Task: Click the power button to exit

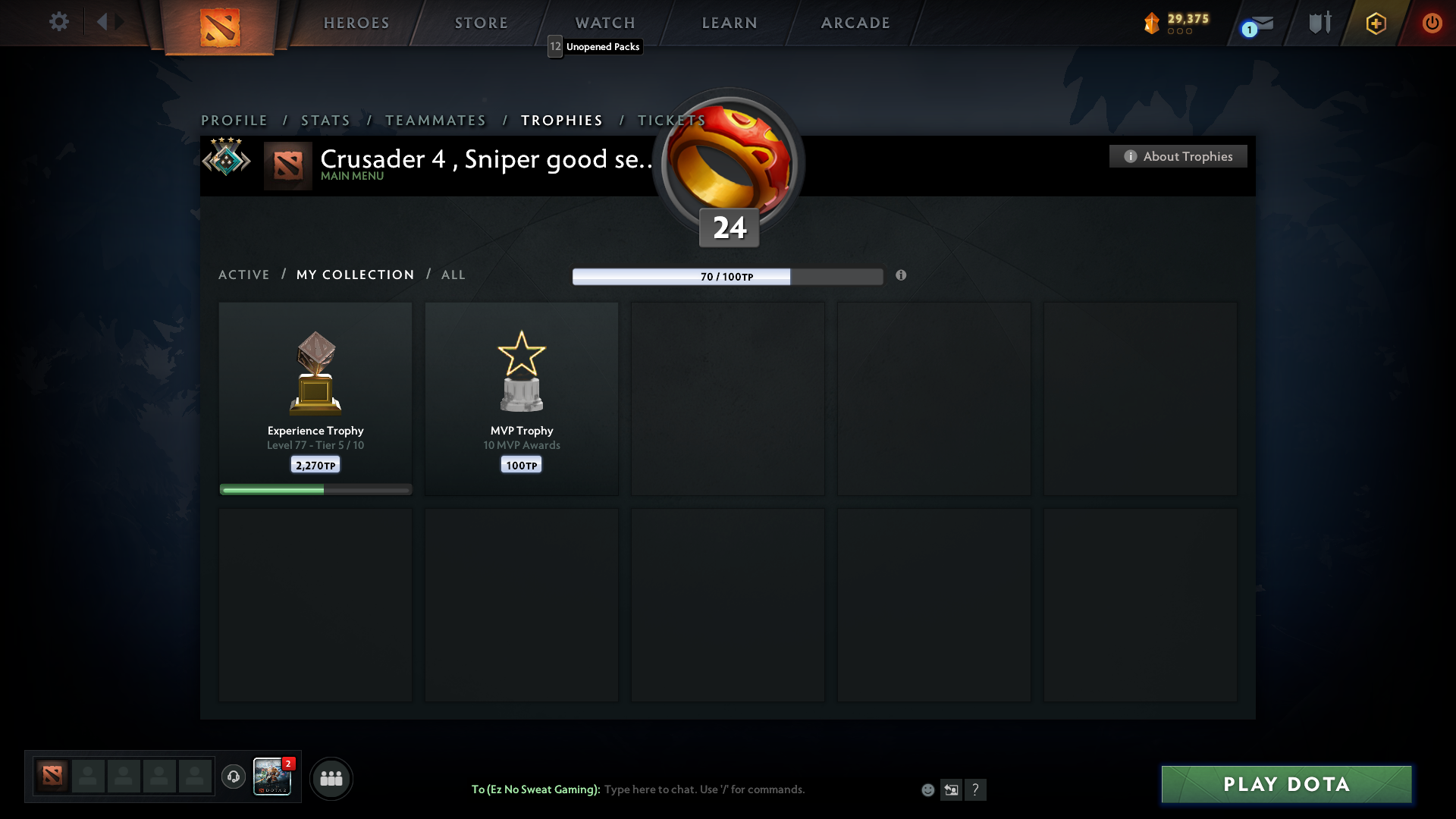Action: [1432, 23]
